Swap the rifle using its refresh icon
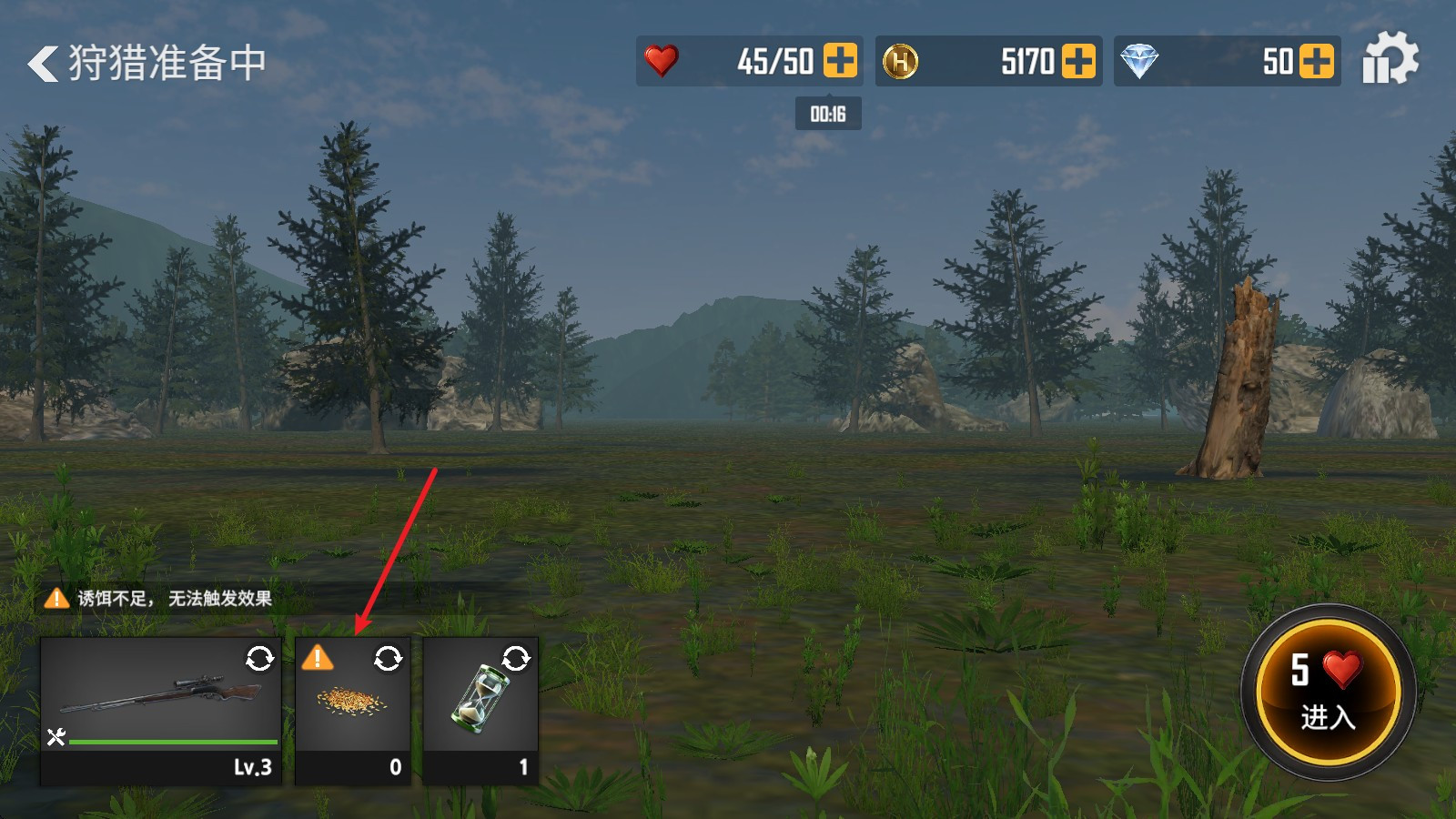This screenshot has width=1456, height=819. coord(259,658)
